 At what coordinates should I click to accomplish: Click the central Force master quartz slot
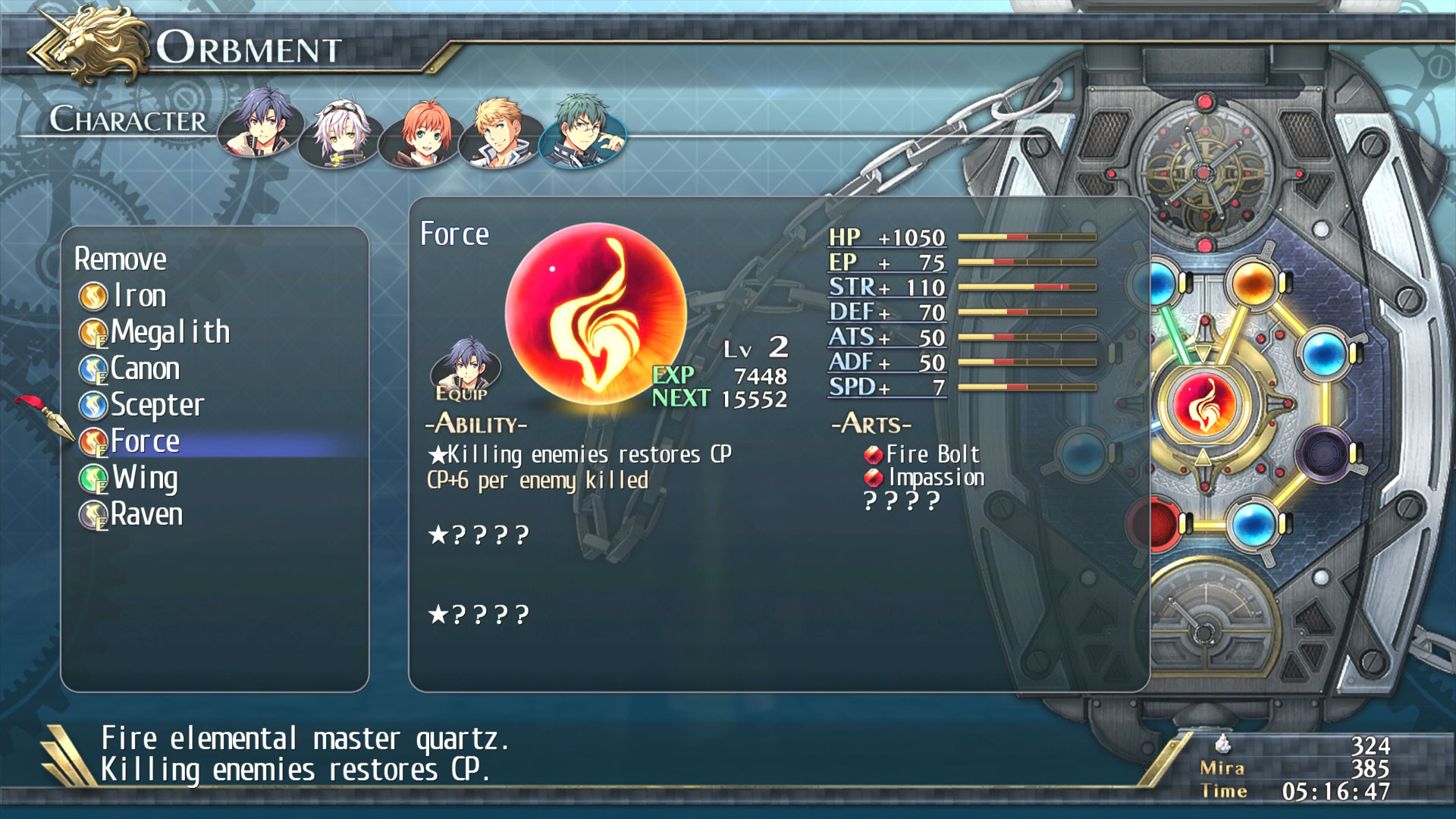[1203, 403]
